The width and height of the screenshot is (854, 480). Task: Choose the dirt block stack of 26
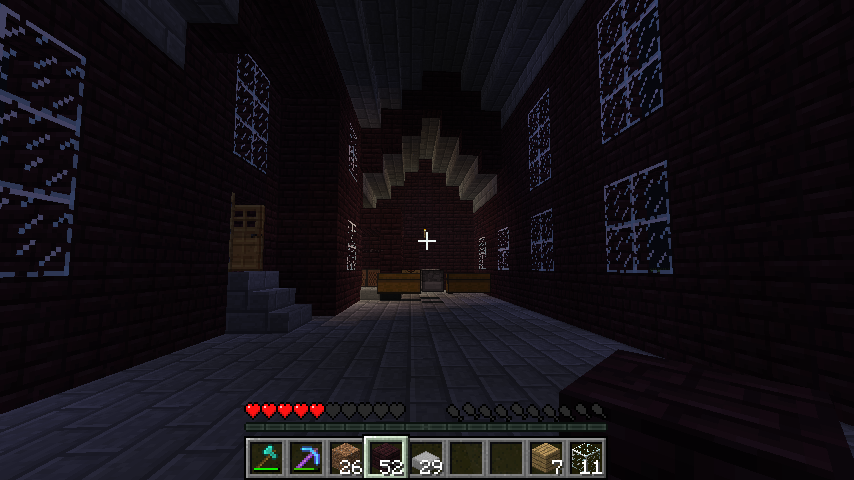click(x=346, y=458)
